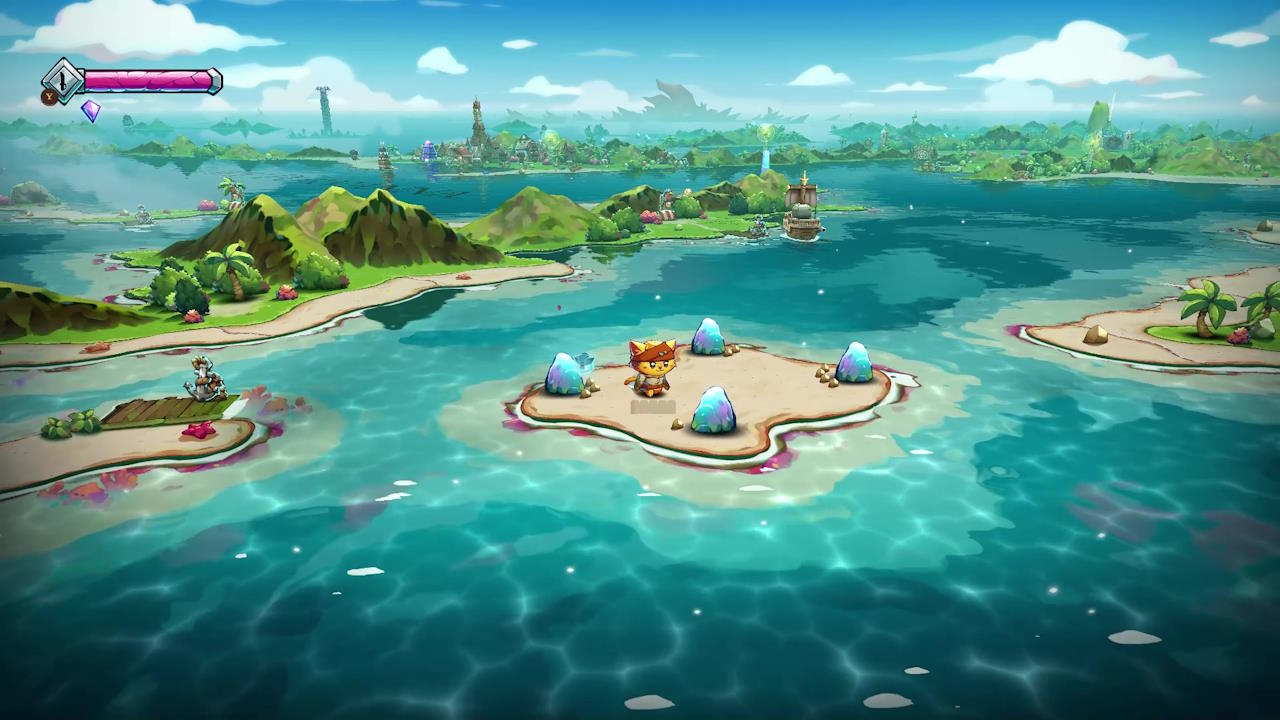
Task: Click the faded text label below the cat
Action: click(x=653, y=405)
